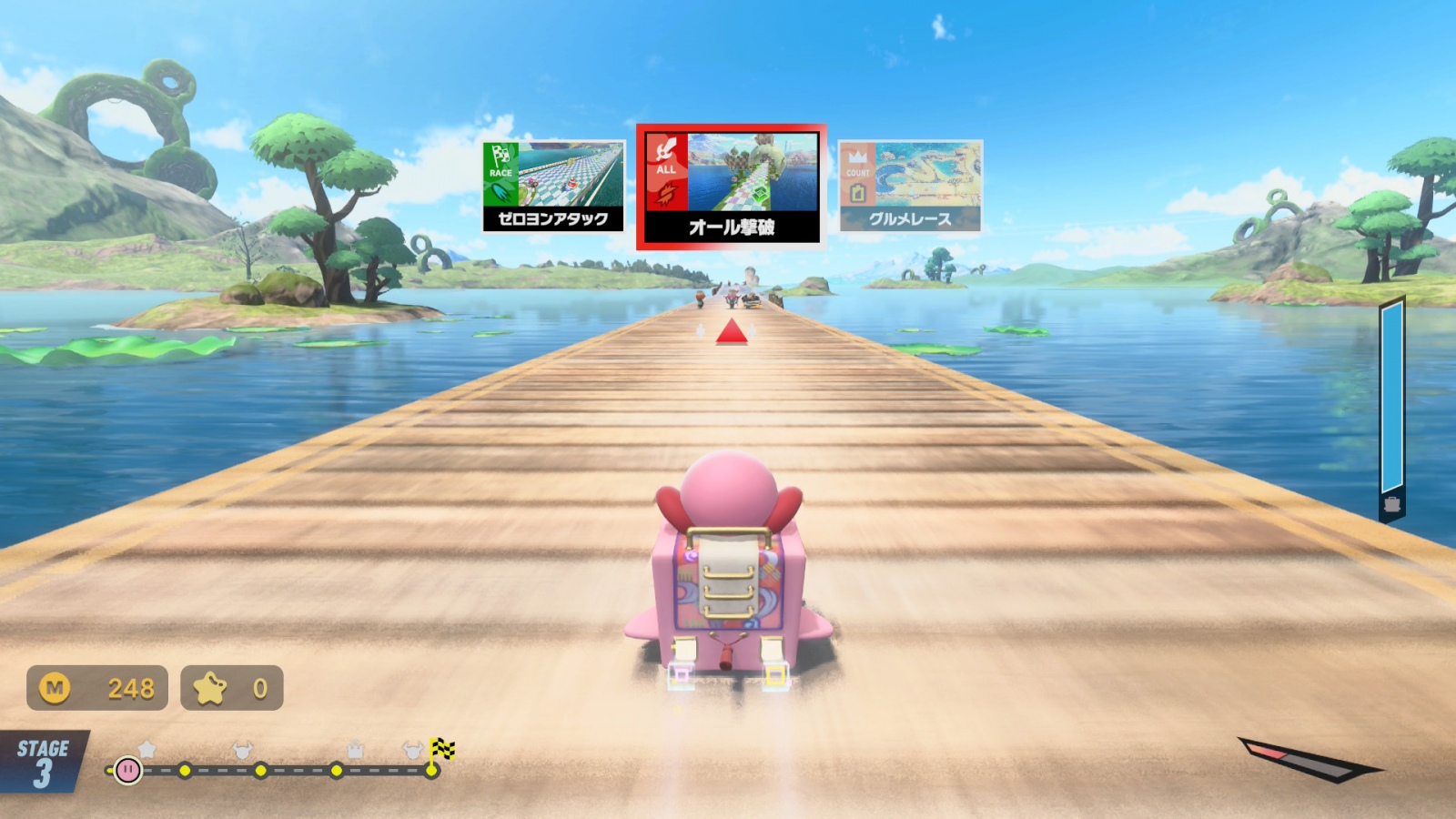
Task: Select the ゼロヨンアタック race tile
Action: [x=553, y=187]
